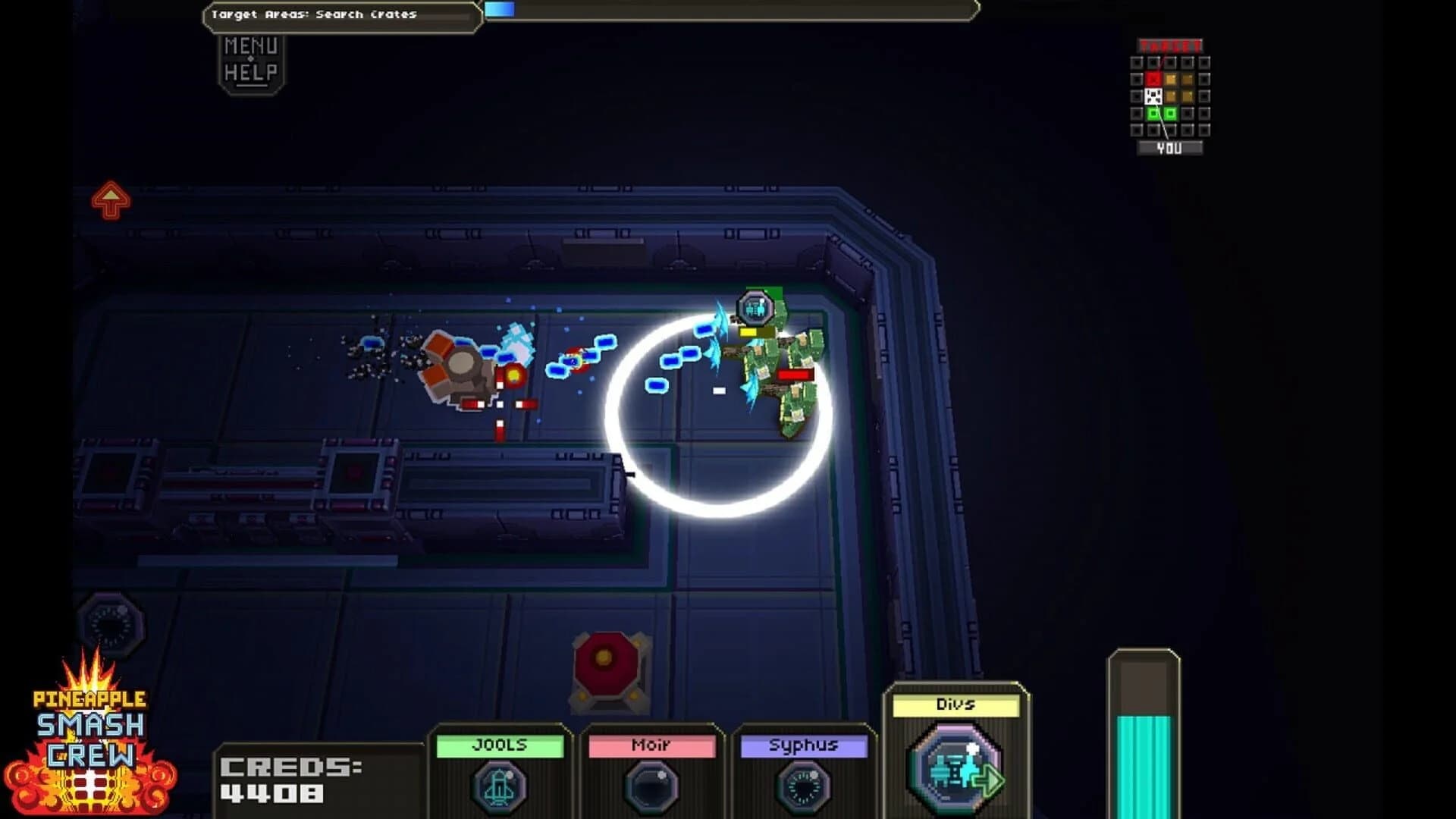
Task: Click the orange up arrow on the map edge
Action: point(111,199)
